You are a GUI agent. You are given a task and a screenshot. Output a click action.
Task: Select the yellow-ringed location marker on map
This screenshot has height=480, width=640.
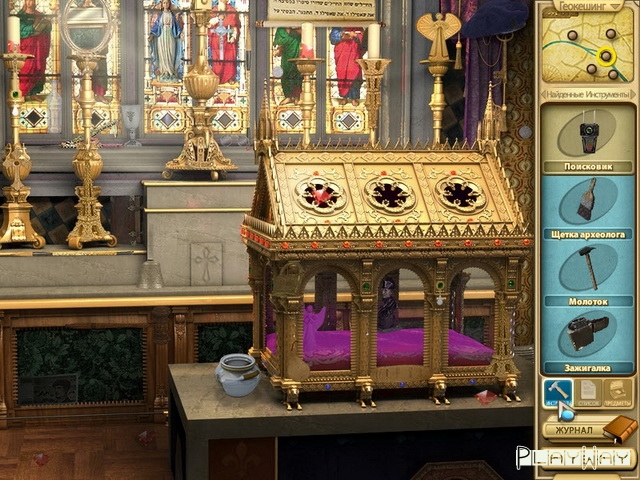pyautogui.click(x=605, y=56)
